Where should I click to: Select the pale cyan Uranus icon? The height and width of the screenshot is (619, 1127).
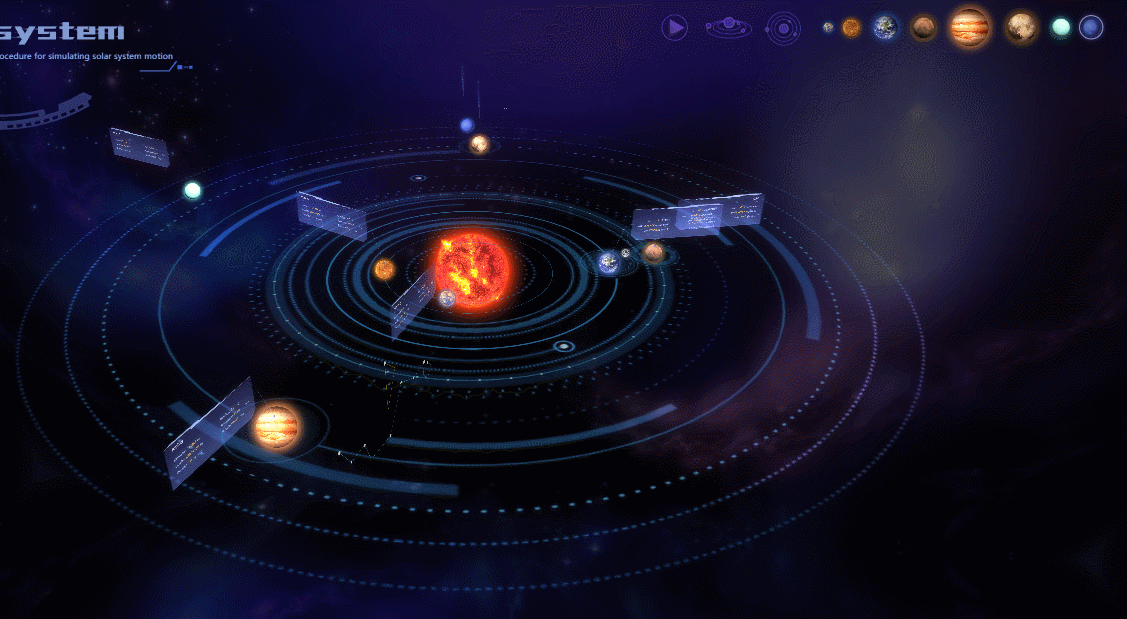(x=1061, y=28)
